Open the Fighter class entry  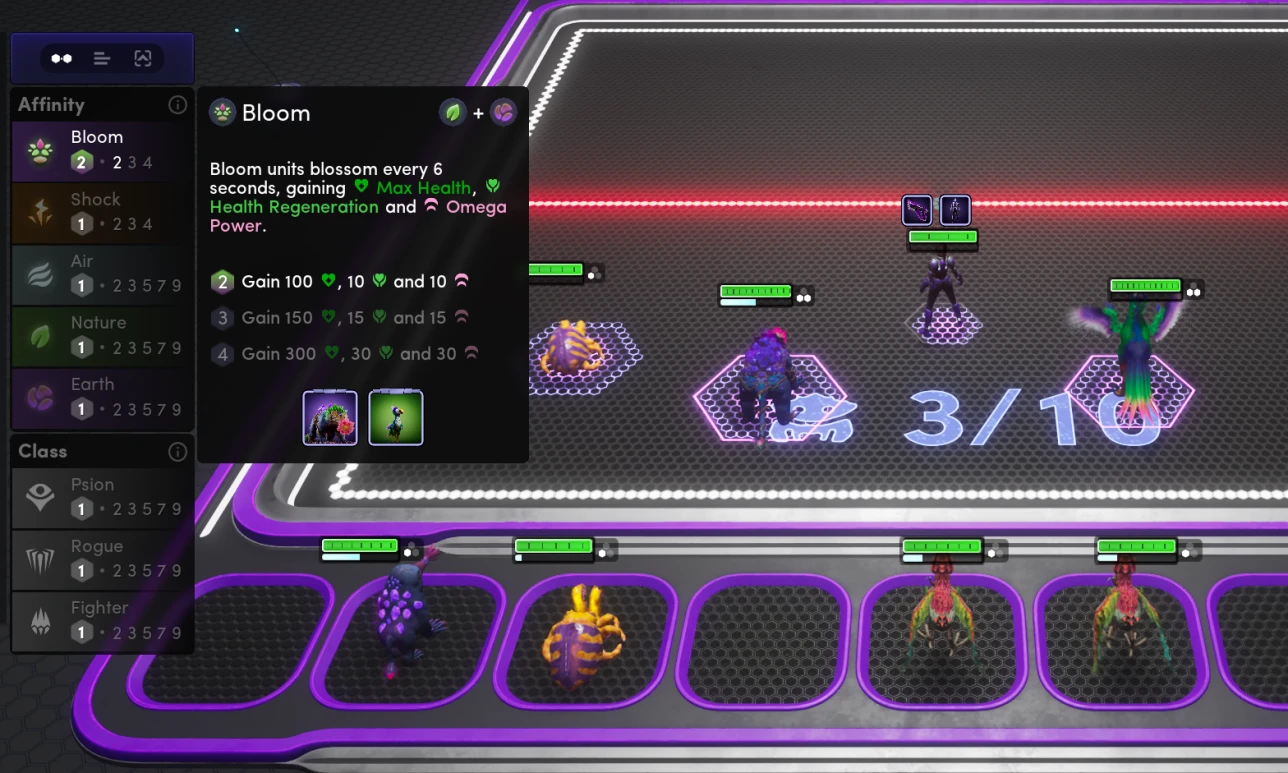(x=102, y=620)
